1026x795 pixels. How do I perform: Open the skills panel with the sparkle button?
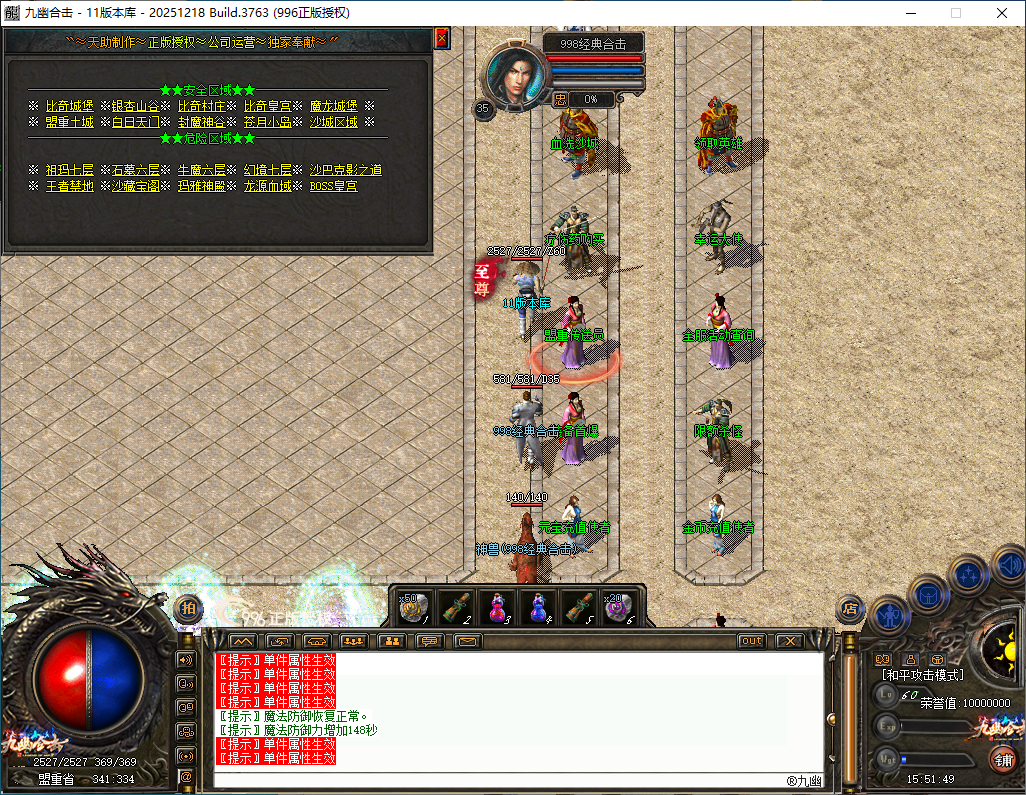pos(969,575)
